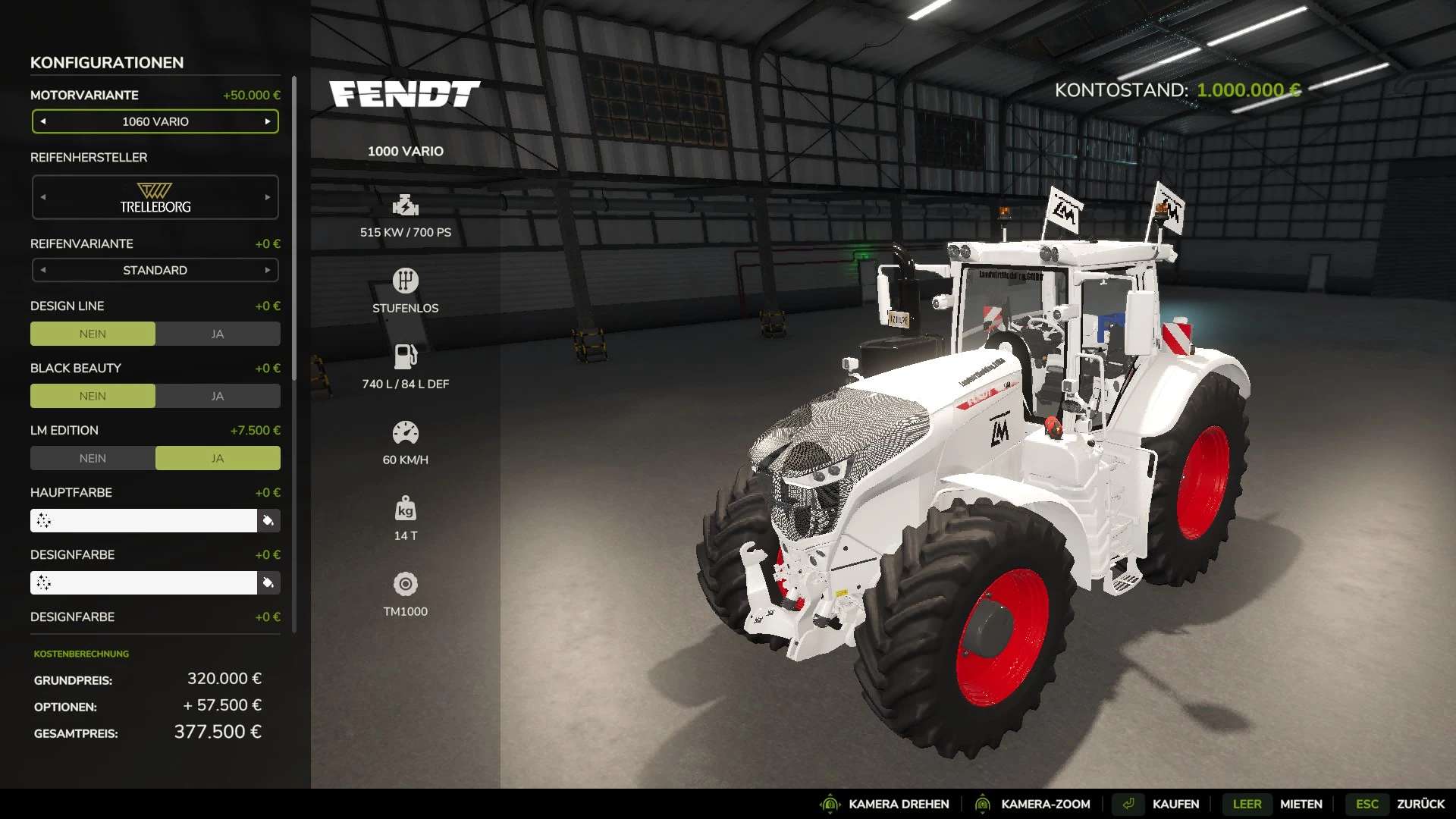Set Design Line to Nein

click(x=93, y=334)
